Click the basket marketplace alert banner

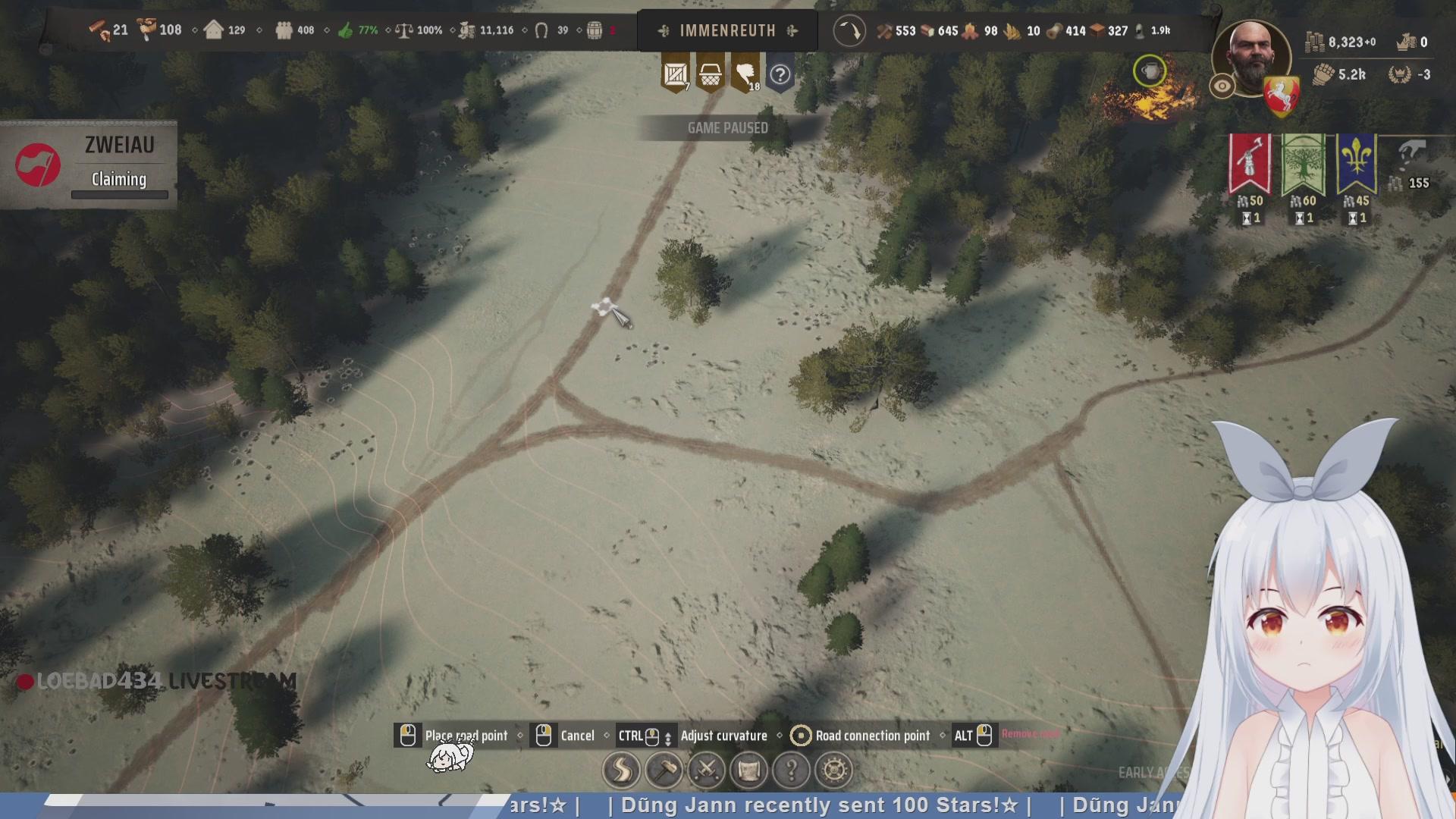tap(711, 74)
